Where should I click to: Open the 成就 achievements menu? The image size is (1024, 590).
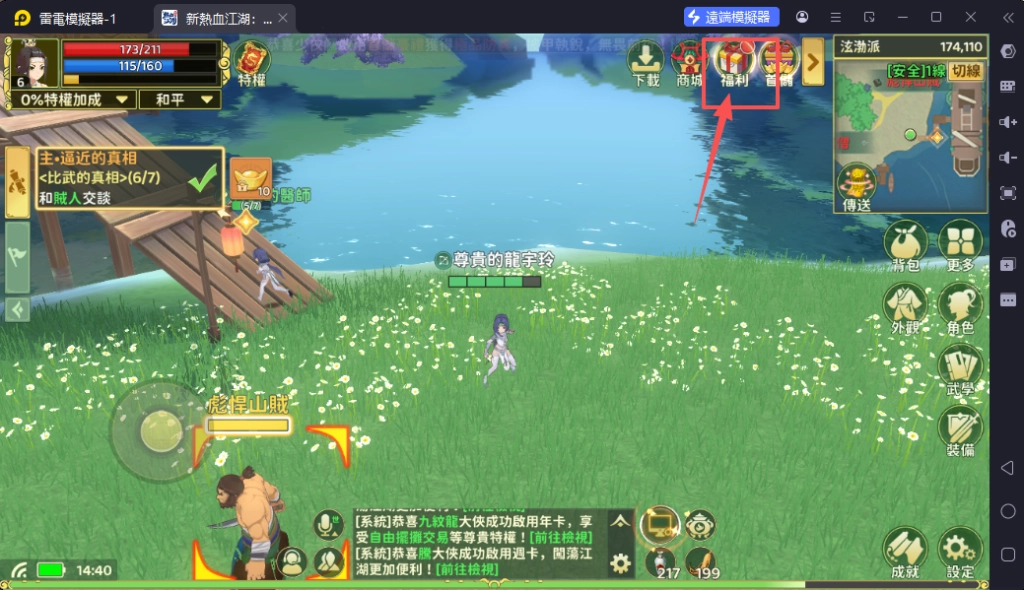(905, 554)
